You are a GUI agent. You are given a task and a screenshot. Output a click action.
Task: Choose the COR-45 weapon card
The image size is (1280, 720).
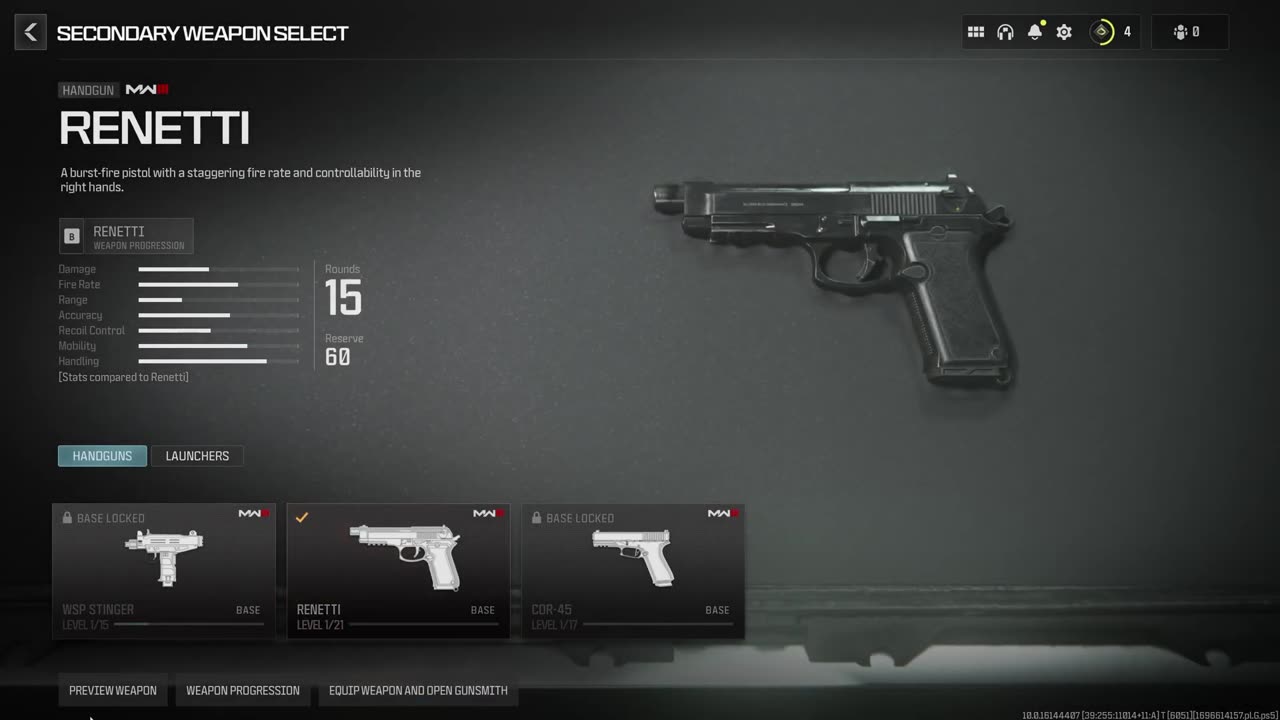(633, 571)
